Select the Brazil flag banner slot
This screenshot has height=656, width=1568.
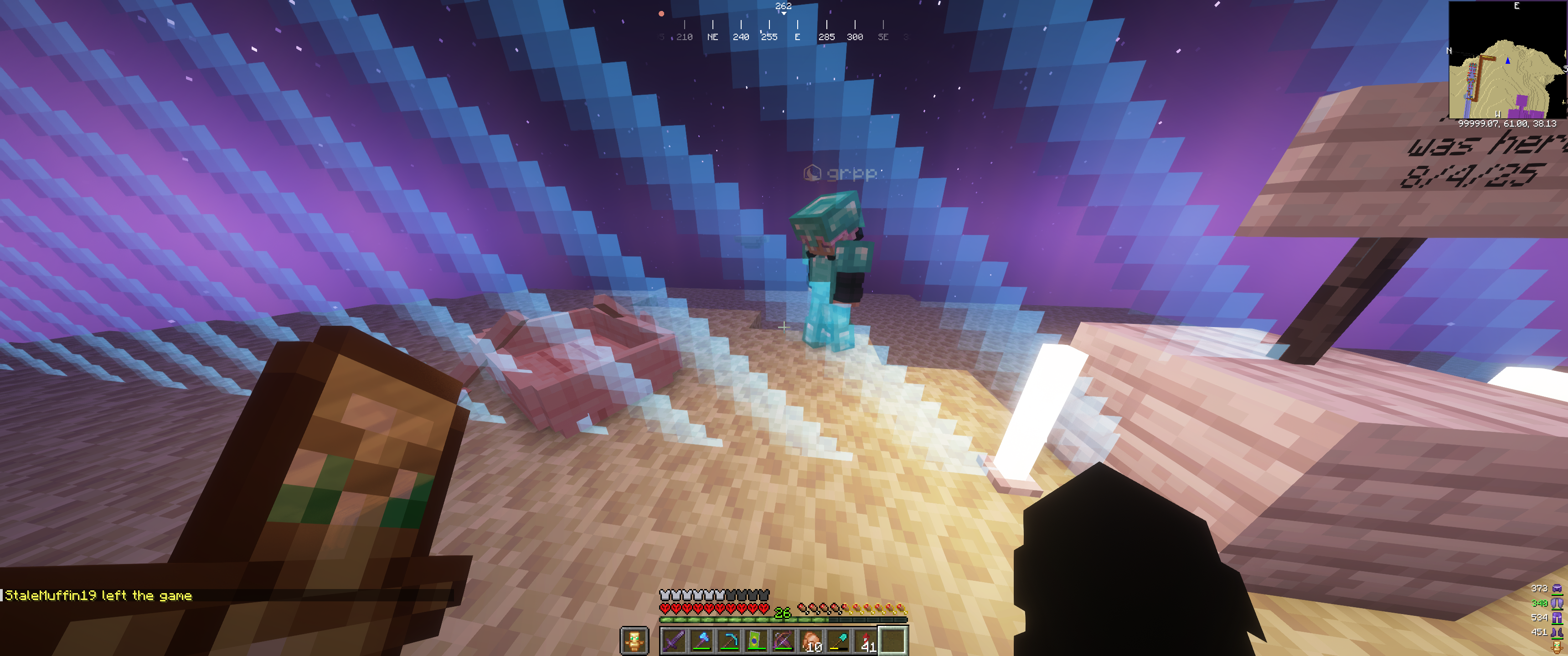(756, 641)
